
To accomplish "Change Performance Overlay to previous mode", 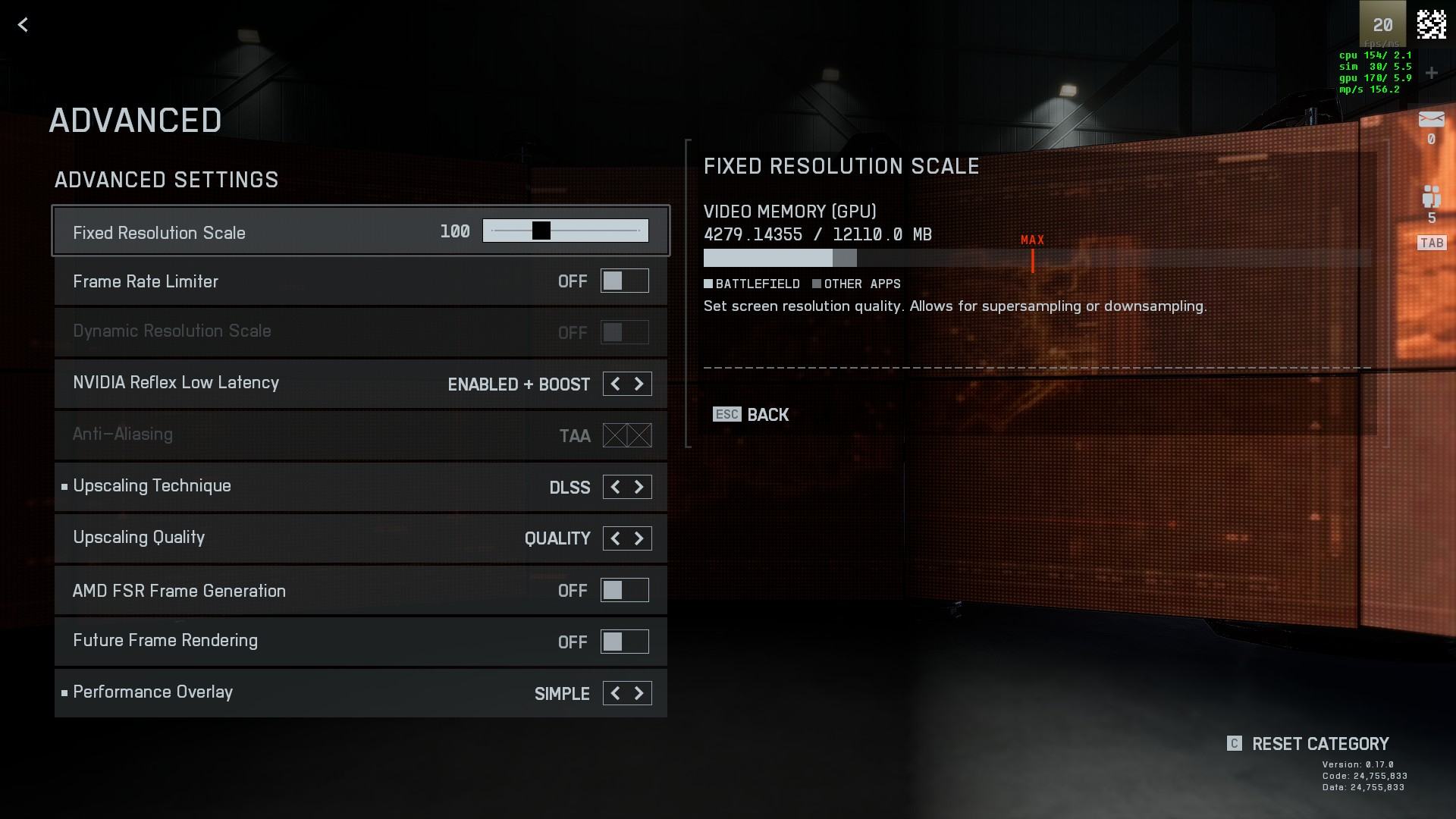I will pos(615,693).
